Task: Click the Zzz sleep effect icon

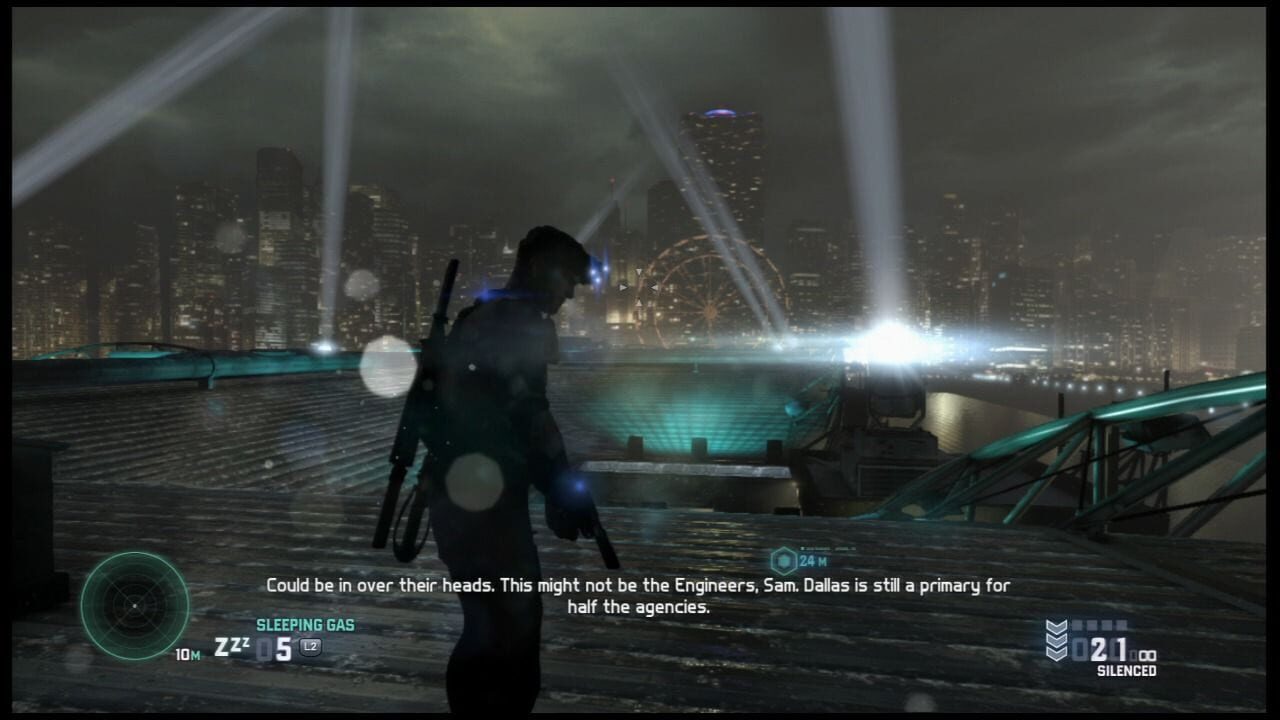Action: [x=231, y=646]
